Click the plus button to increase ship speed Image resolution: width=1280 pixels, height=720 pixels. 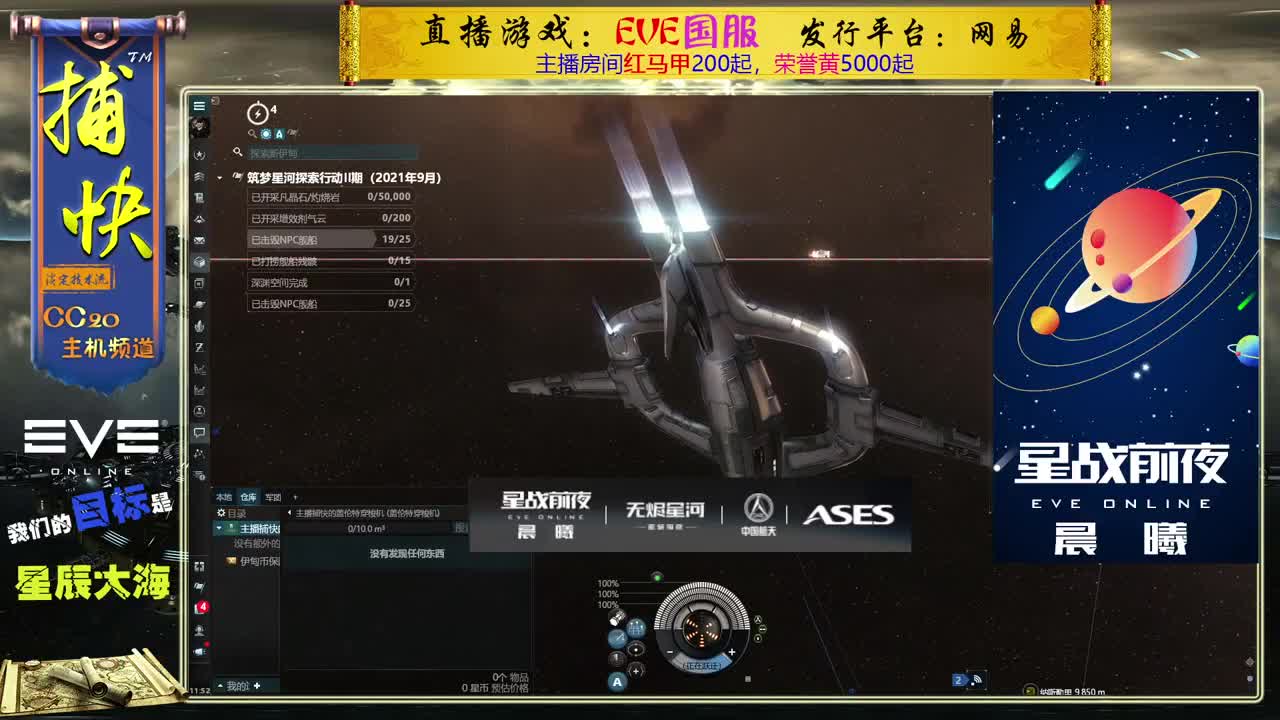[732, 652]
